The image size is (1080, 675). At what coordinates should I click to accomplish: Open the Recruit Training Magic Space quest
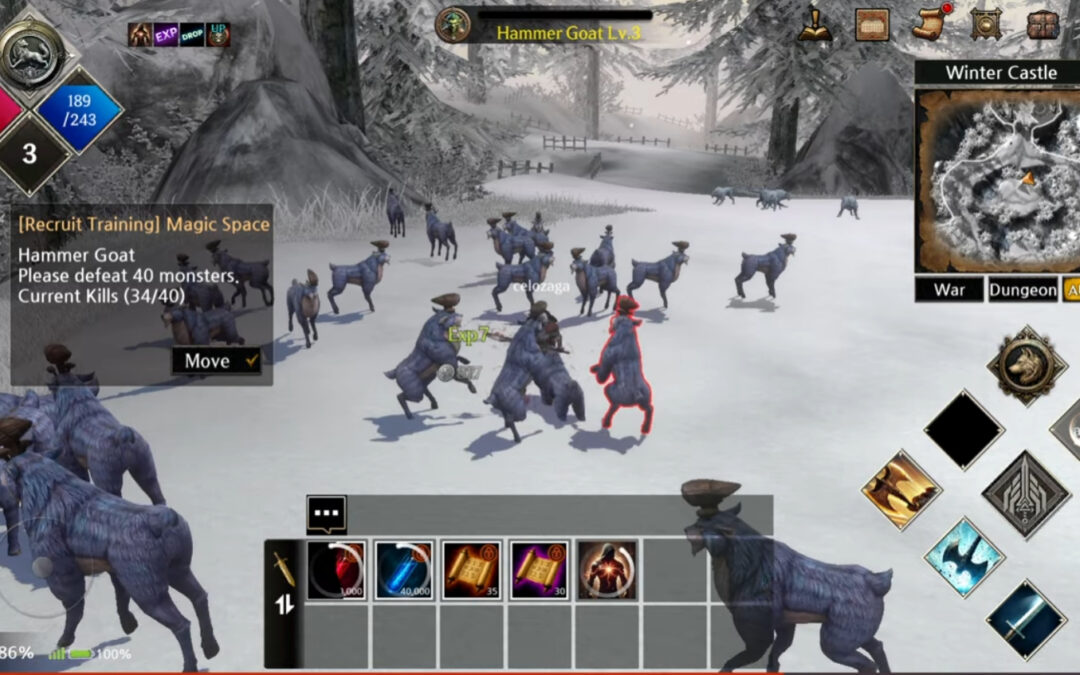click(x=144, y=225)
